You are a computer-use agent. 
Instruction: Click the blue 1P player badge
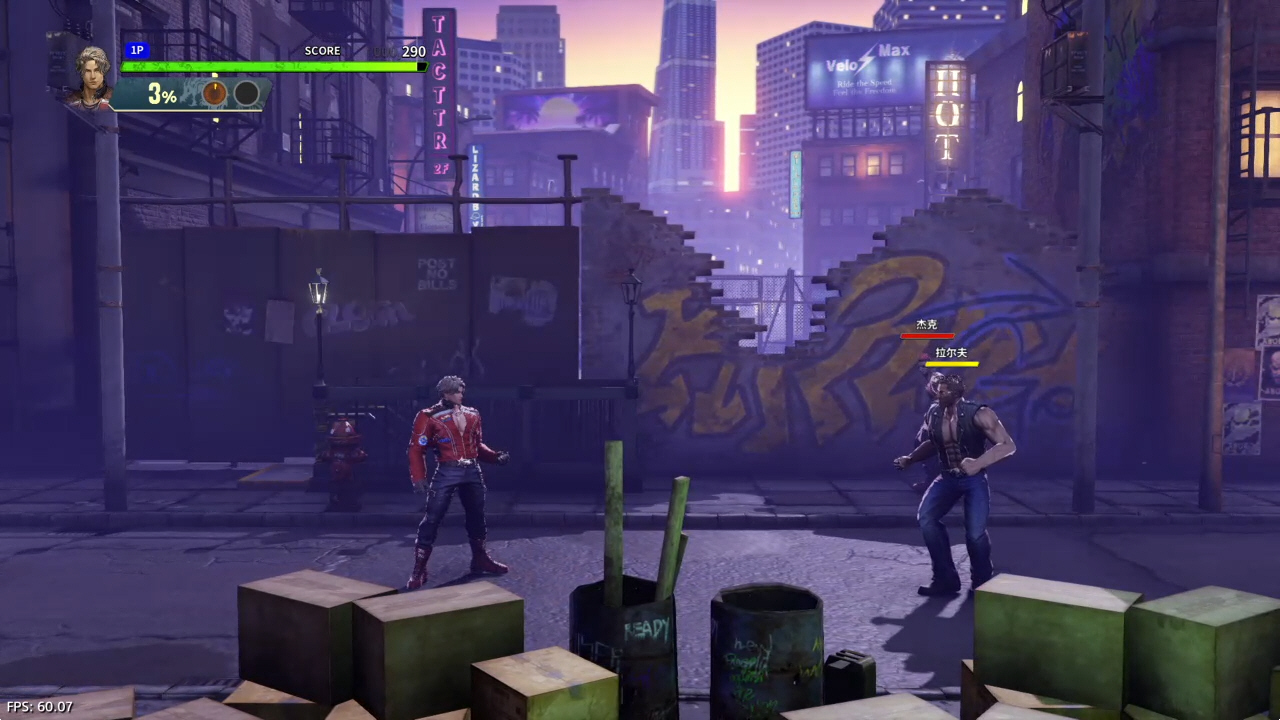pos(137,50)
